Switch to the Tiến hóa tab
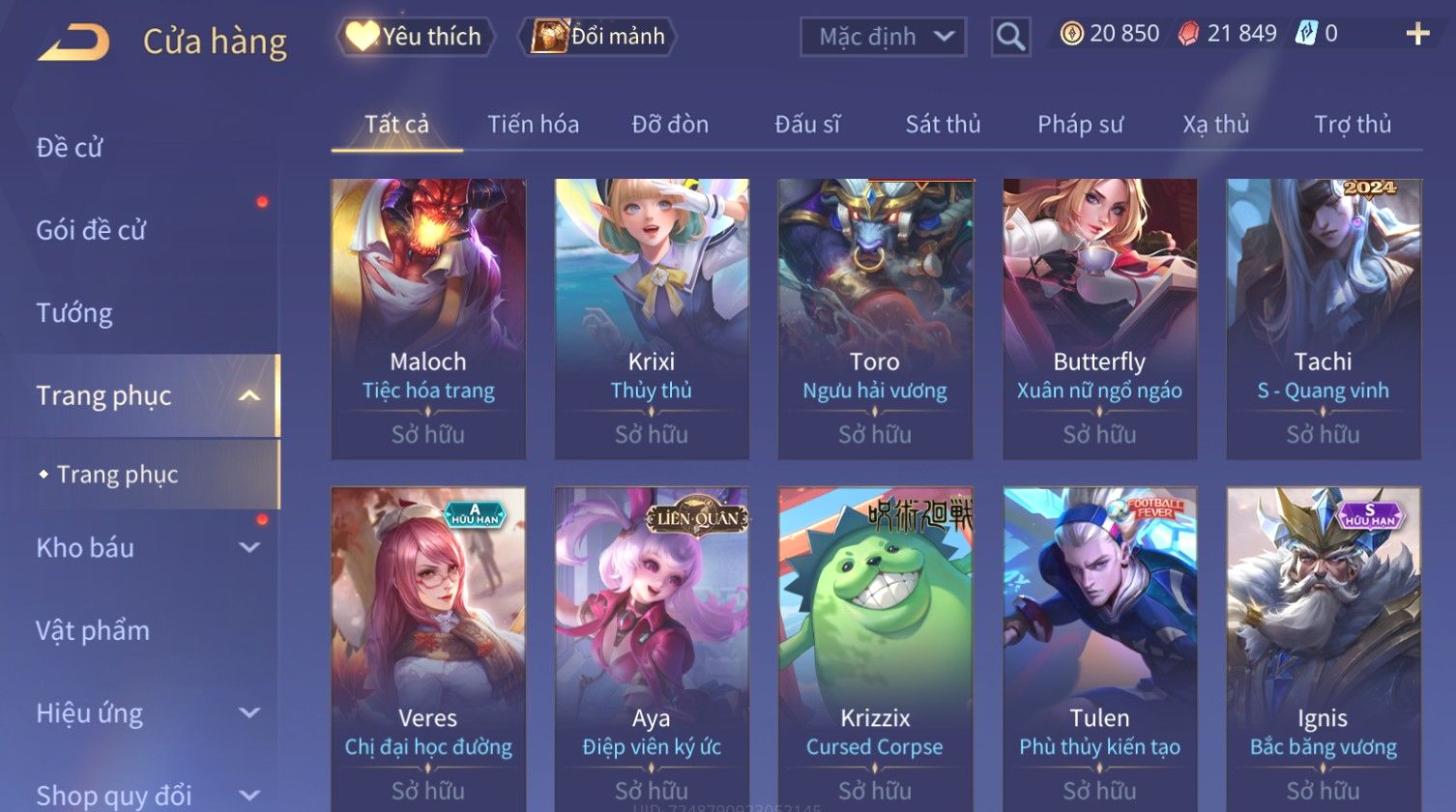This screenshot has height=812, width=1456. pyautogui.click(x=533, y=125)
